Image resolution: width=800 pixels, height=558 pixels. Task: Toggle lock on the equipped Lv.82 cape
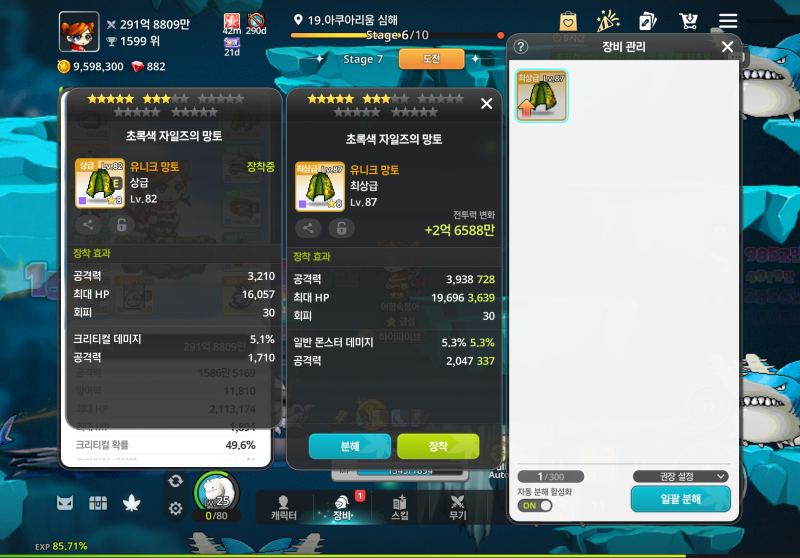[x=120, y=225]
